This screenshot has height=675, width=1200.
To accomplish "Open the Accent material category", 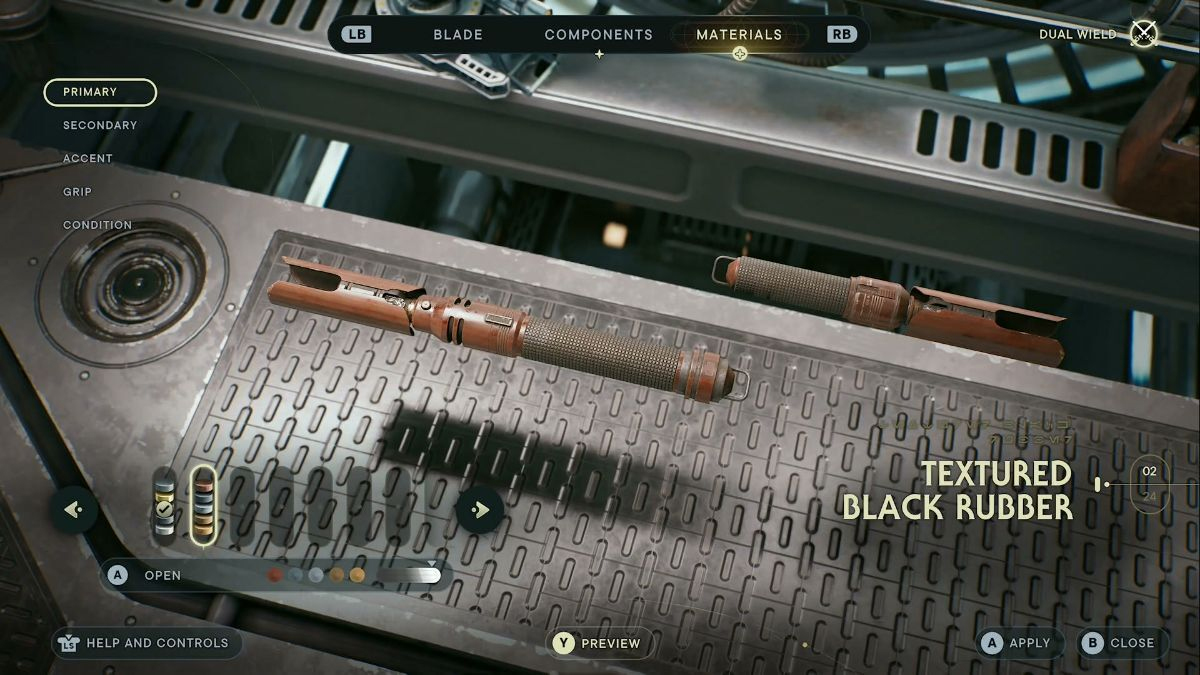I will [88, 158].
